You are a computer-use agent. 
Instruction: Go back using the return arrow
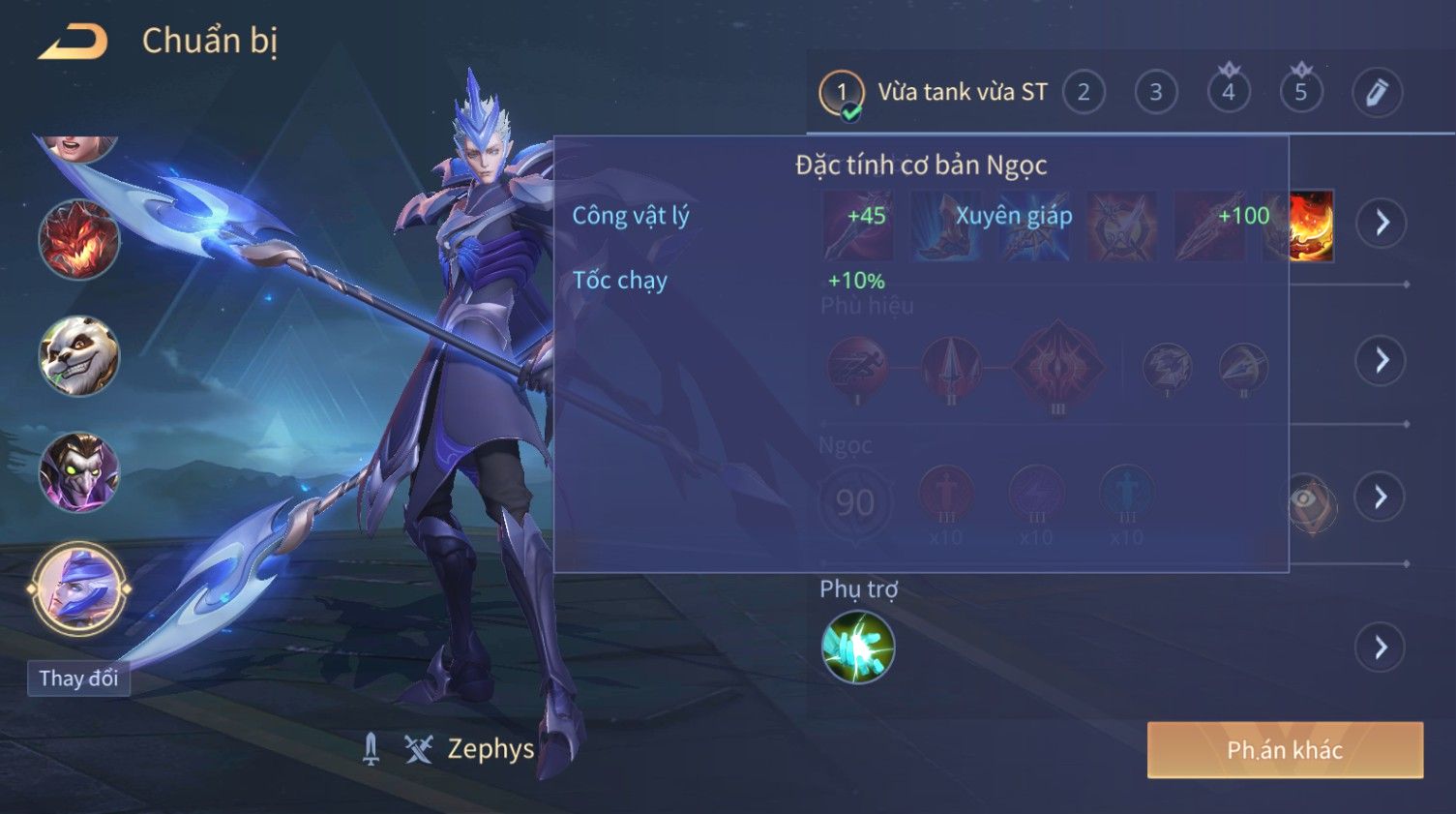coord(73,42)
